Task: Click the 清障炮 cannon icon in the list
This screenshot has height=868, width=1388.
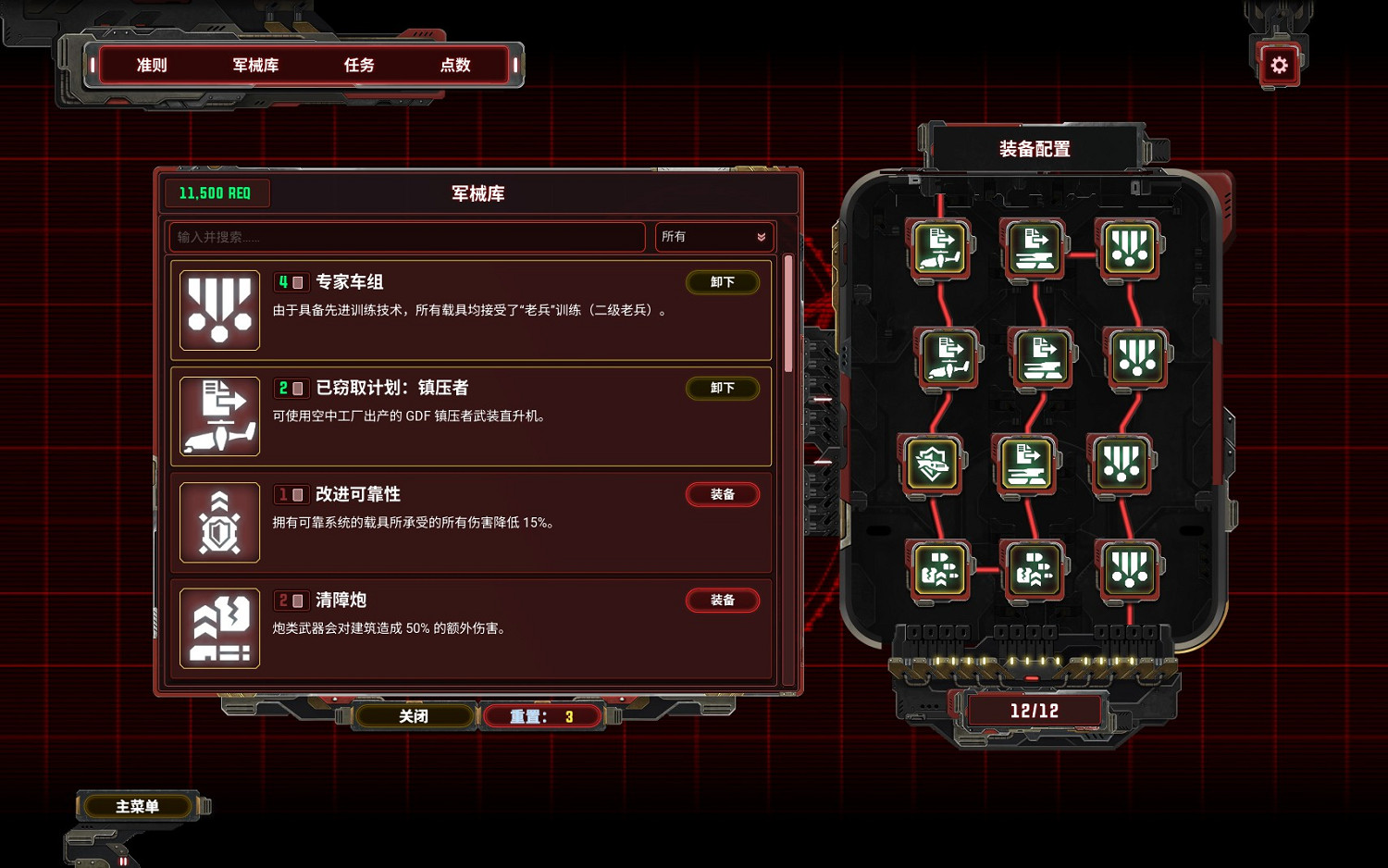Action: [219, 627]
